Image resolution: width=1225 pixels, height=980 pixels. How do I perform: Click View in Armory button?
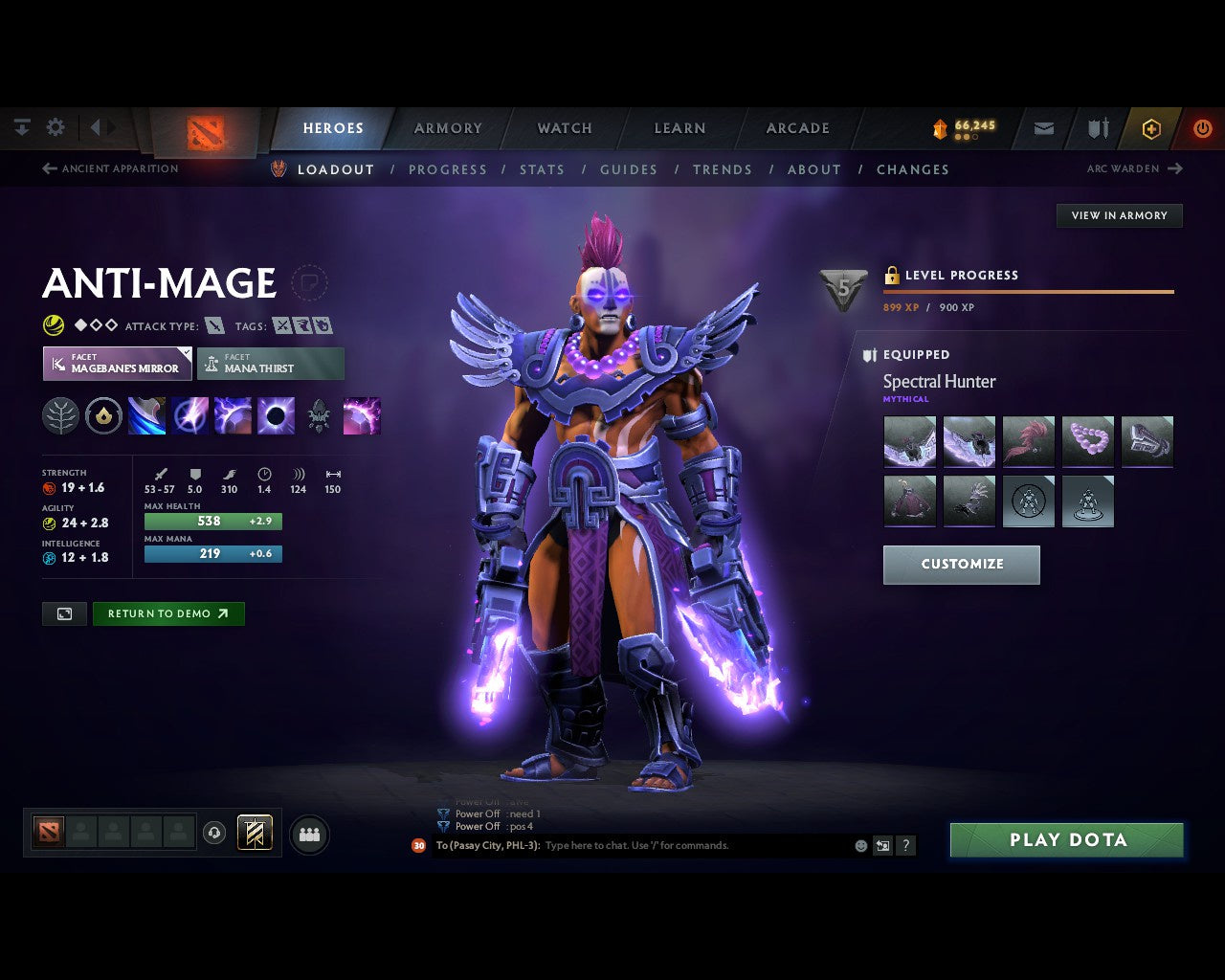[1119, 215]
